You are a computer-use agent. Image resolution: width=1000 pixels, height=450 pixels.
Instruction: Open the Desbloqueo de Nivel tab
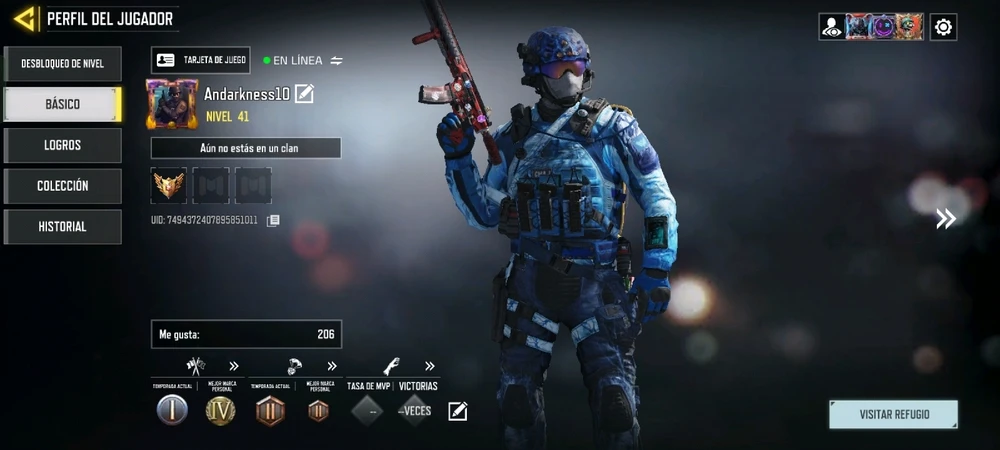coord(62,64)
